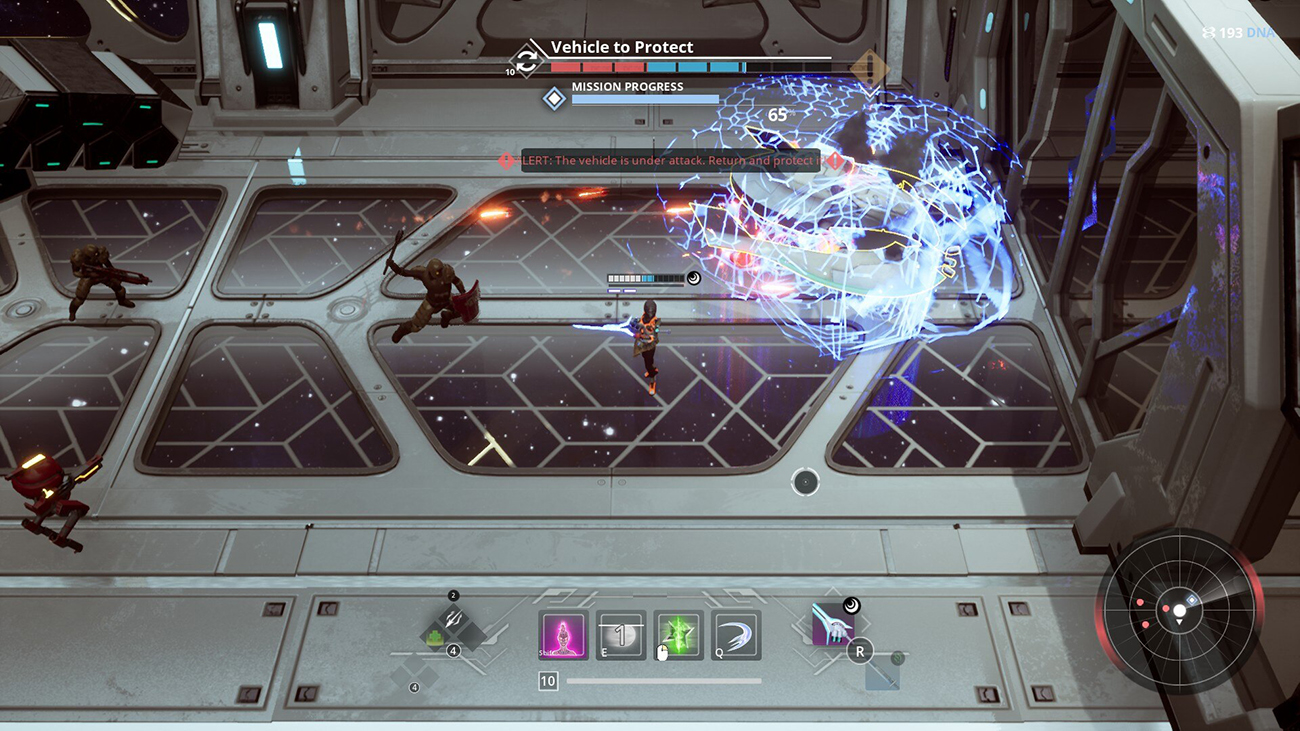
Task: Click the trident skill diamond near upgrade cluster
Action: point(453,618)
